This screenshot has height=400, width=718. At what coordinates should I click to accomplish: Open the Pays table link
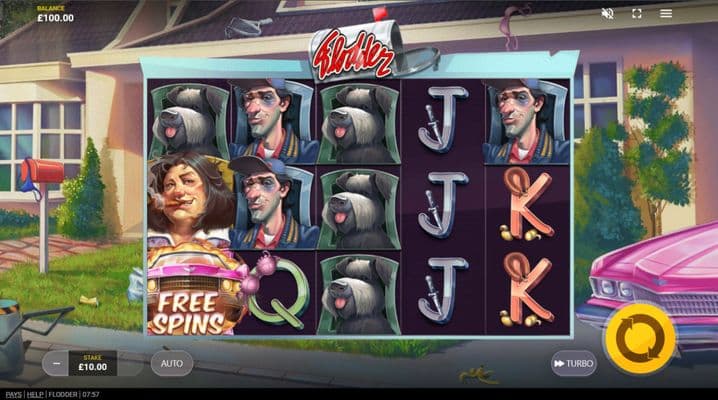tap(11, 394)
